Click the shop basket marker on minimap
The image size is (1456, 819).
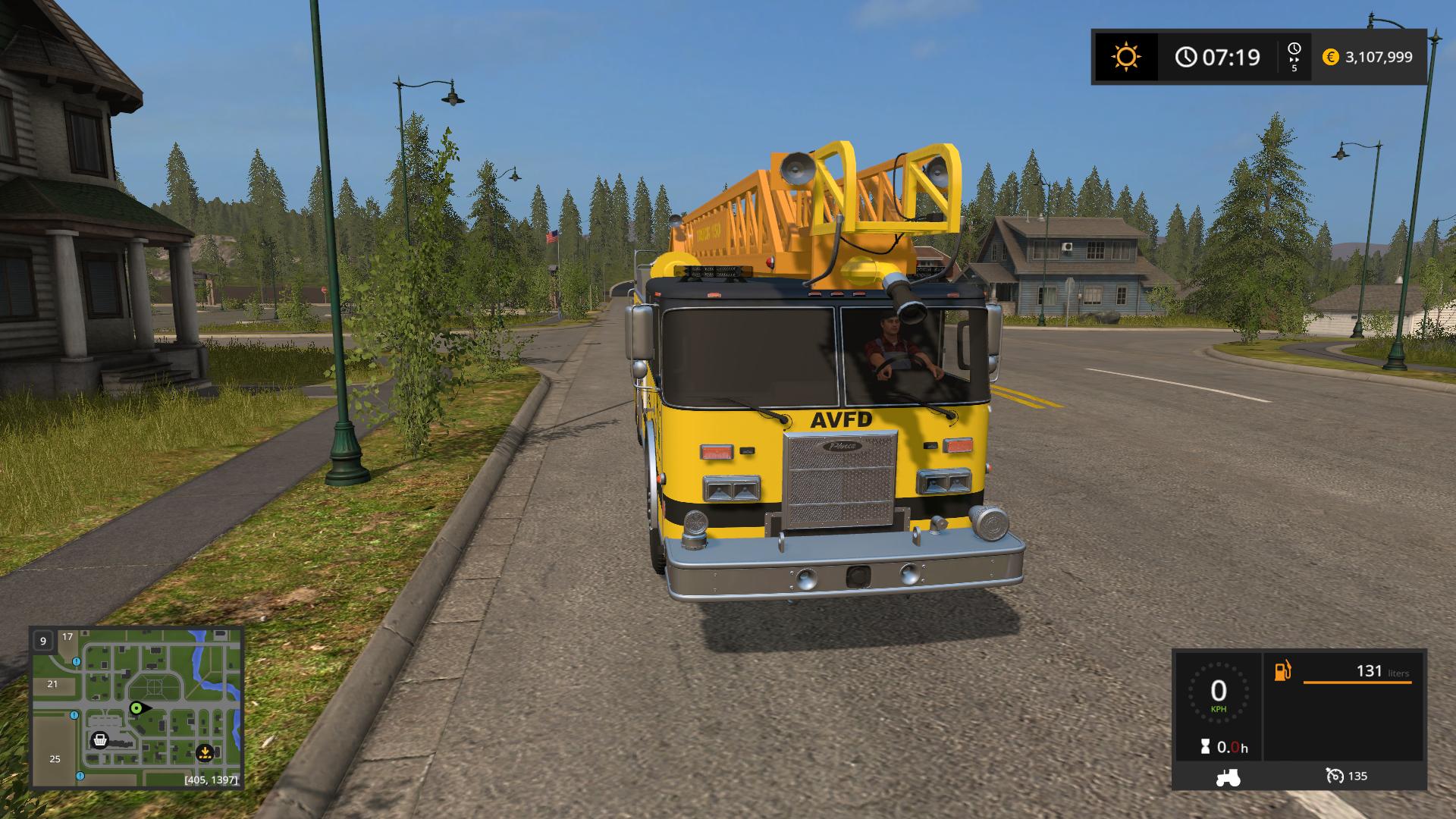[x=99, y=740]
